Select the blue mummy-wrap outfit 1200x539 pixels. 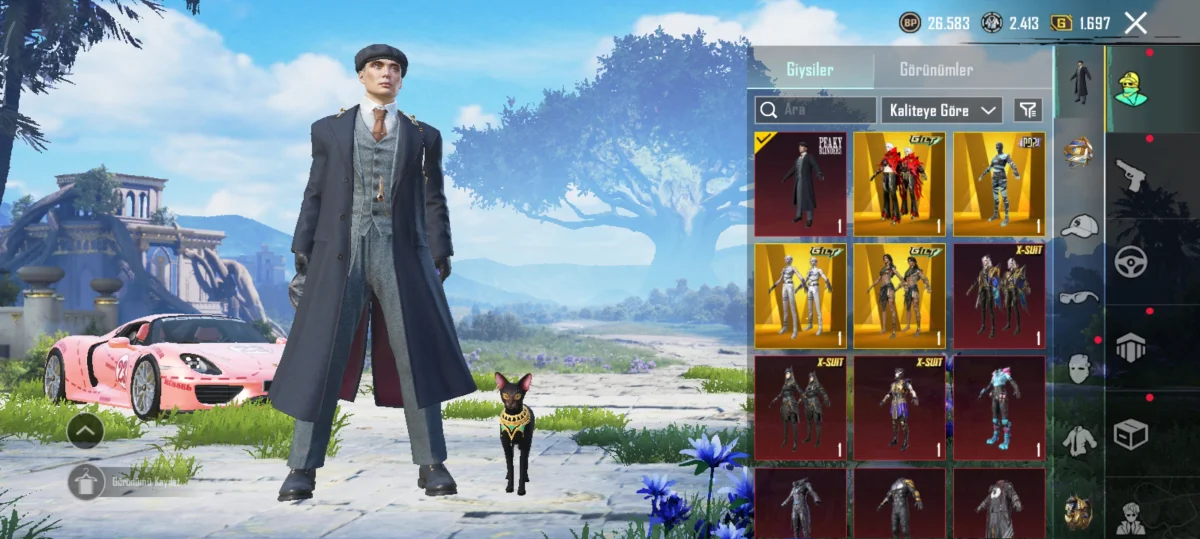(x=999, y=184)
